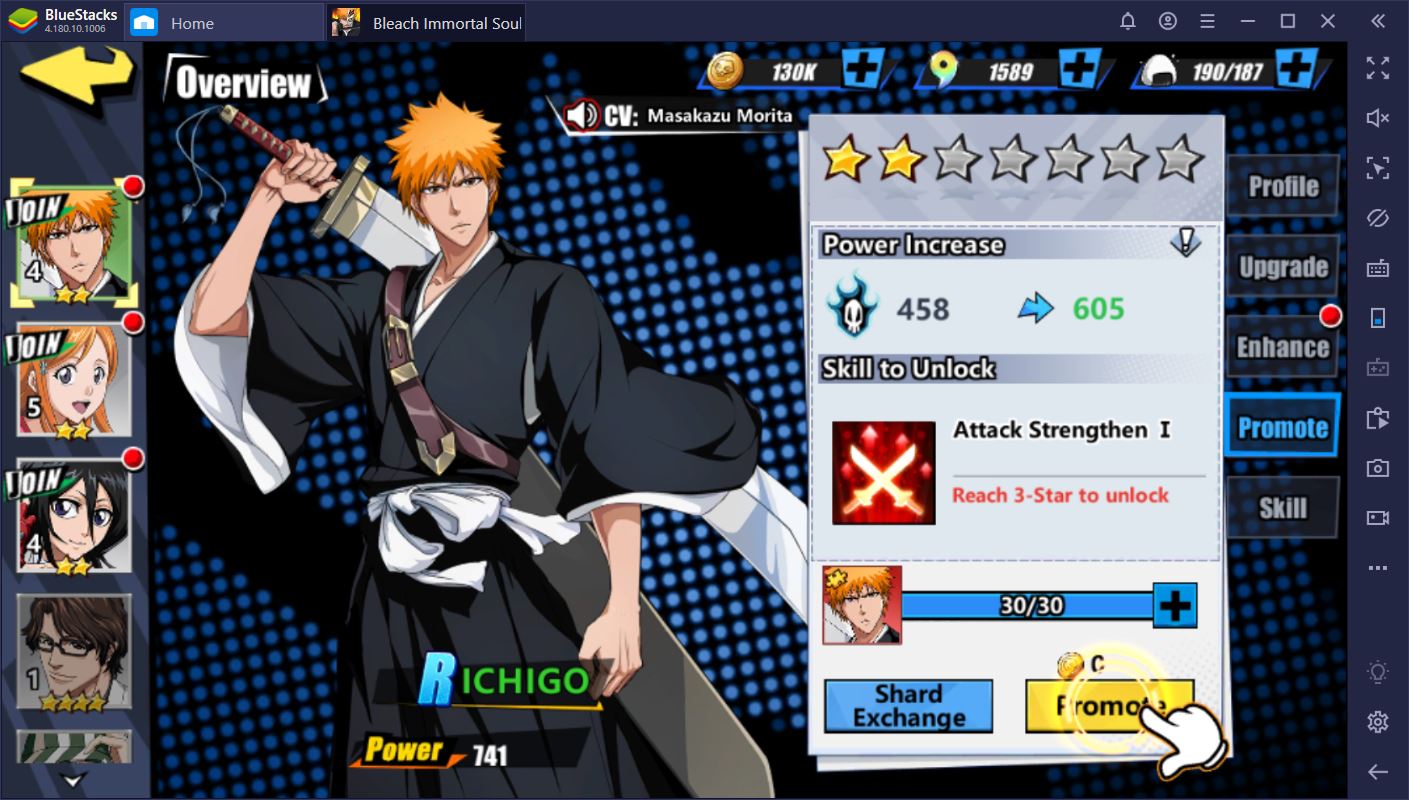Add more gold coins
The image size is (1409, 800).
[862, 70]
